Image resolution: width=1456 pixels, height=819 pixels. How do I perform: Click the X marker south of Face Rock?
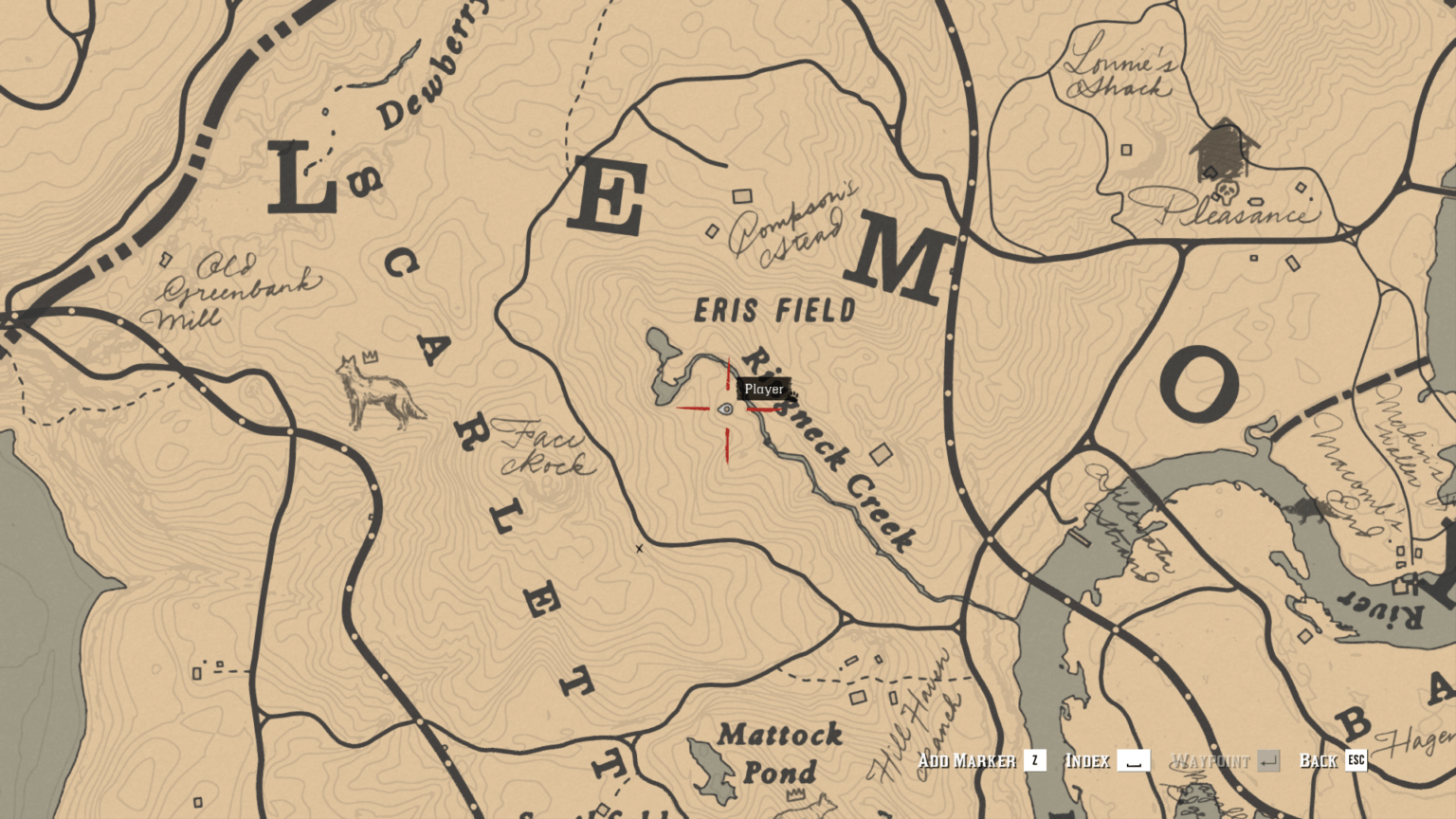tap(641, 548)
